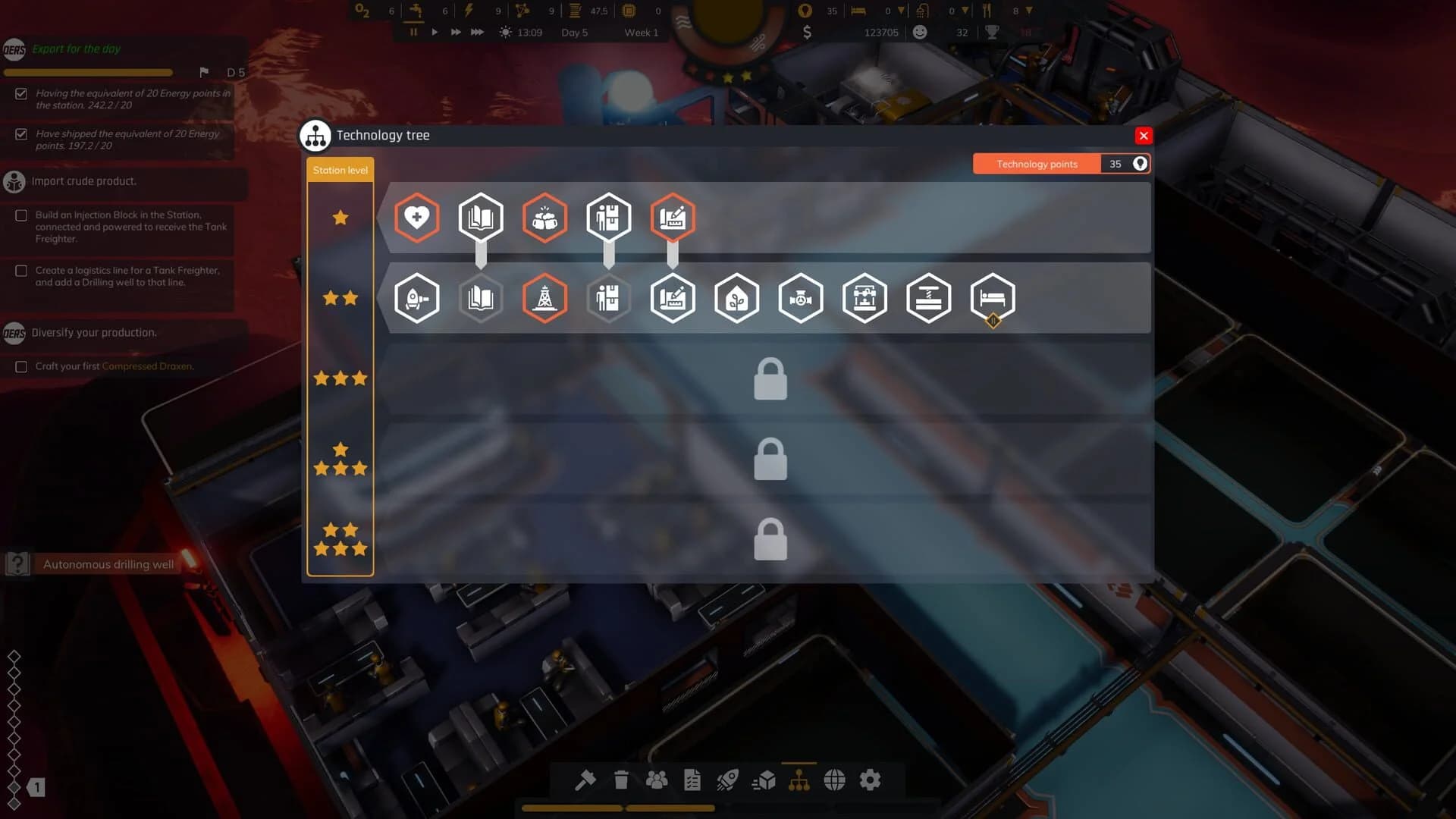This screenshot has height=819, width=1456.
Task: Open the build hammer tool in bottom toolbar
Action: point(585,780)
